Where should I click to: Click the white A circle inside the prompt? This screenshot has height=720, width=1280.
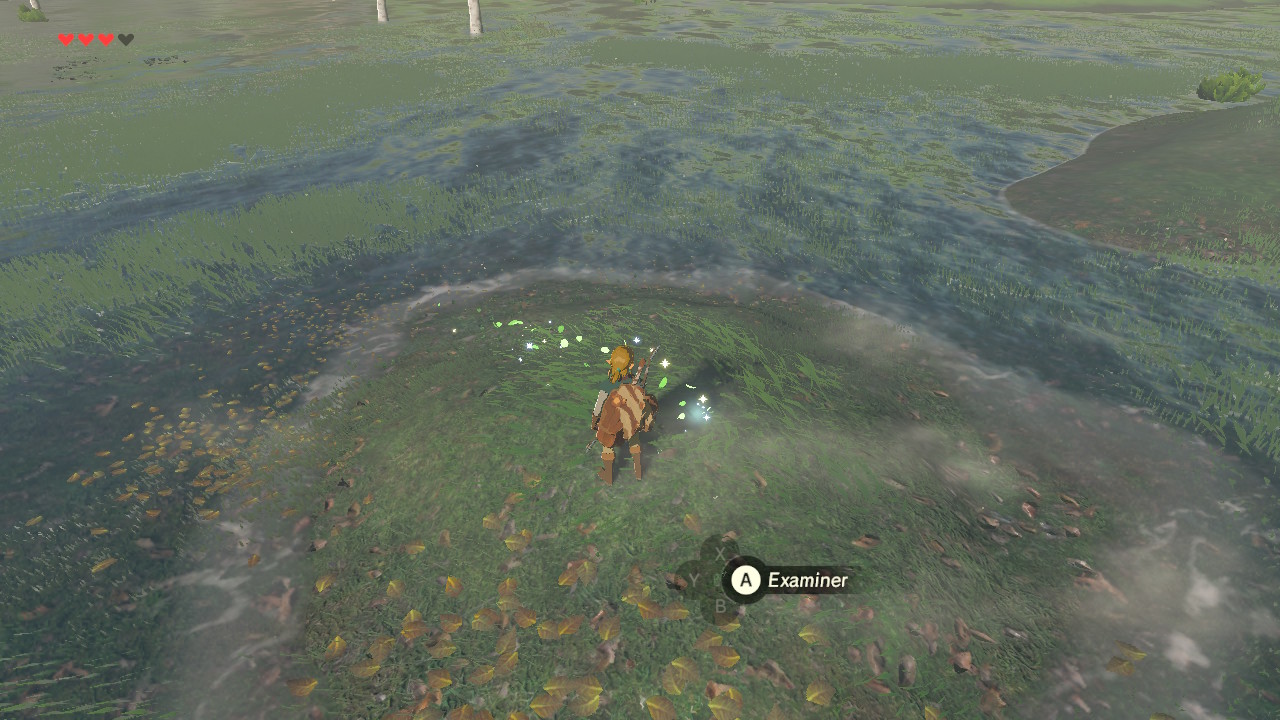coord(746,580)
